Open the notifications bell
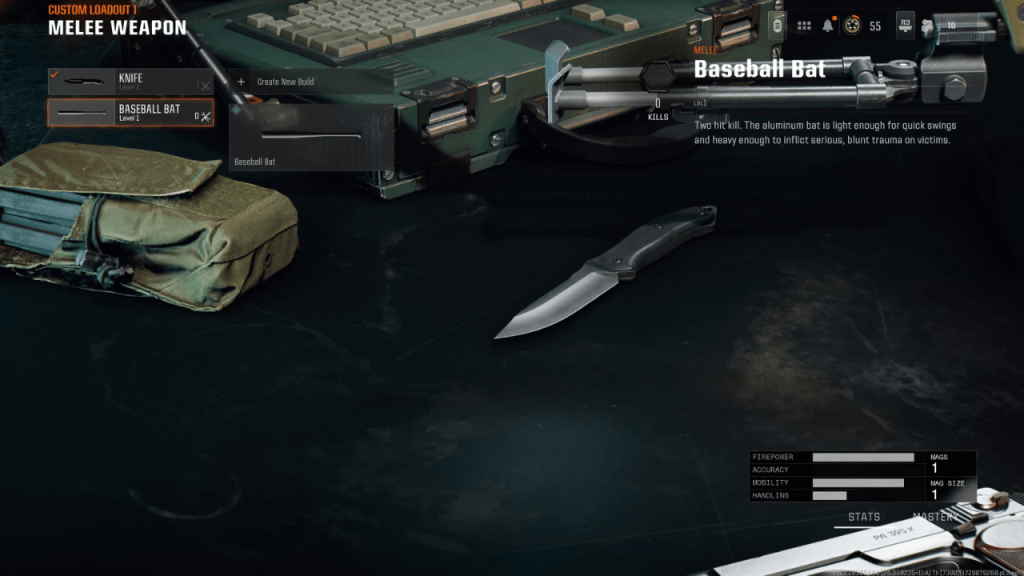The image size is (1024, 576). [x=828, y=25]
